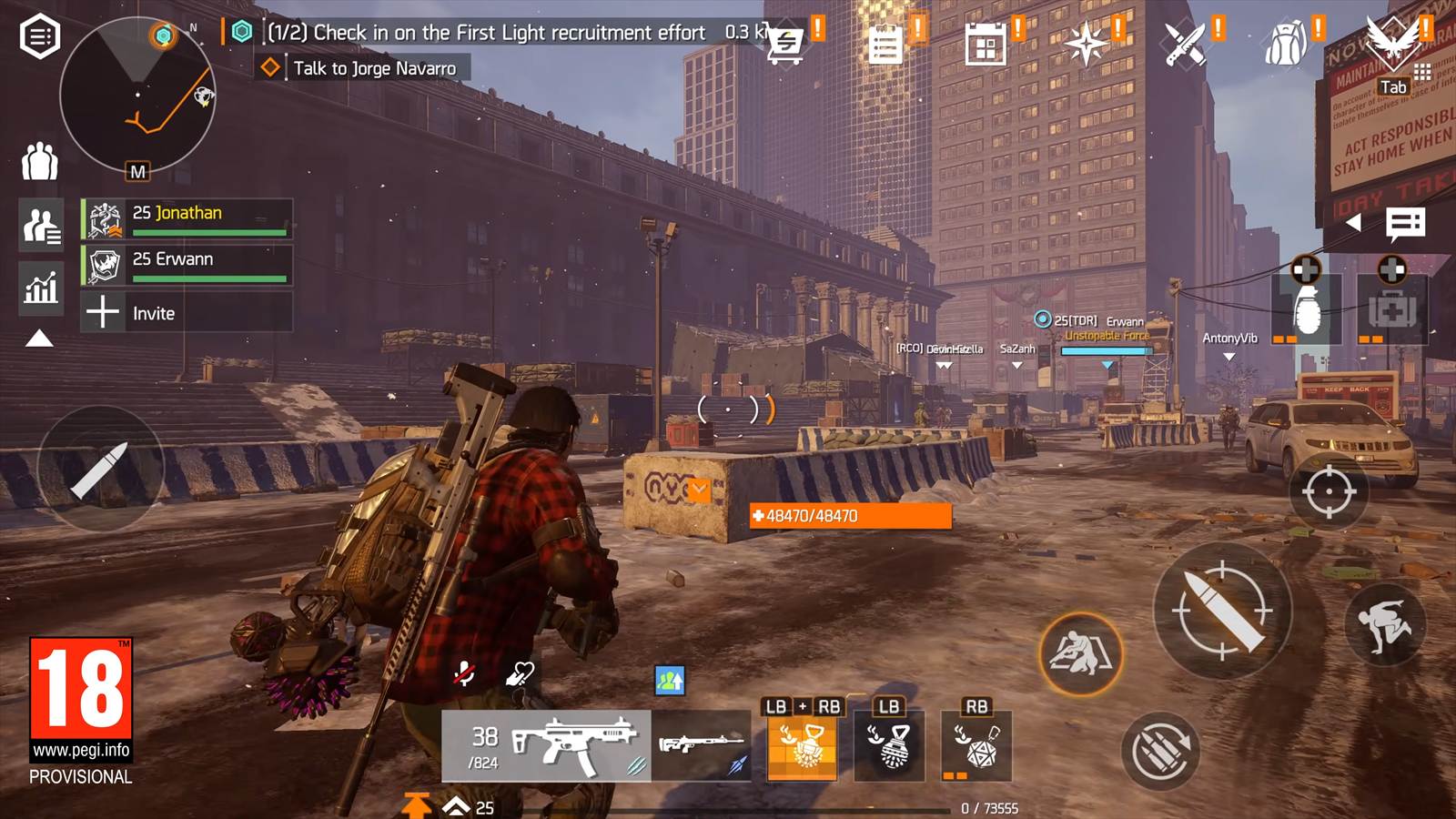Invite a player to the group
Screen dimensions: 1456x819
(187, 313)
